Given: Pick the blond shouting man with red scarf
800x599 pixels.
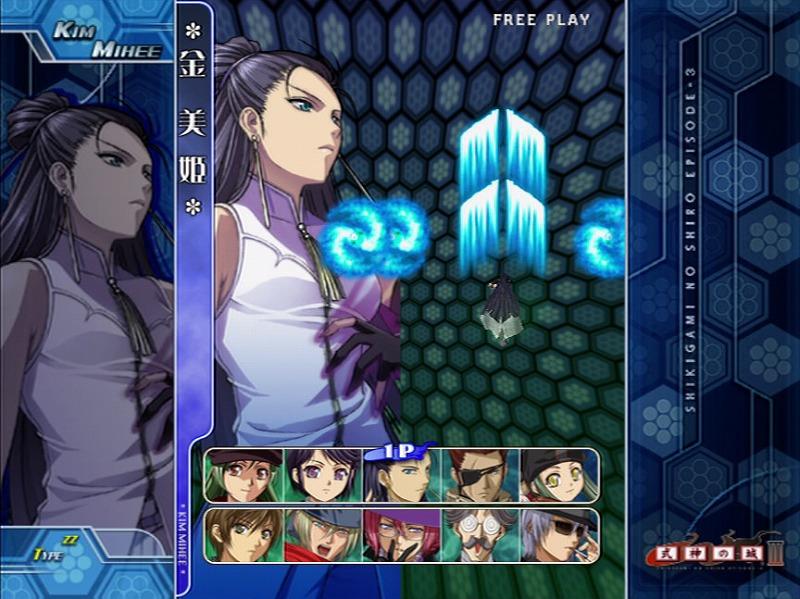Looking at the screenshot, I should (322, 535).
